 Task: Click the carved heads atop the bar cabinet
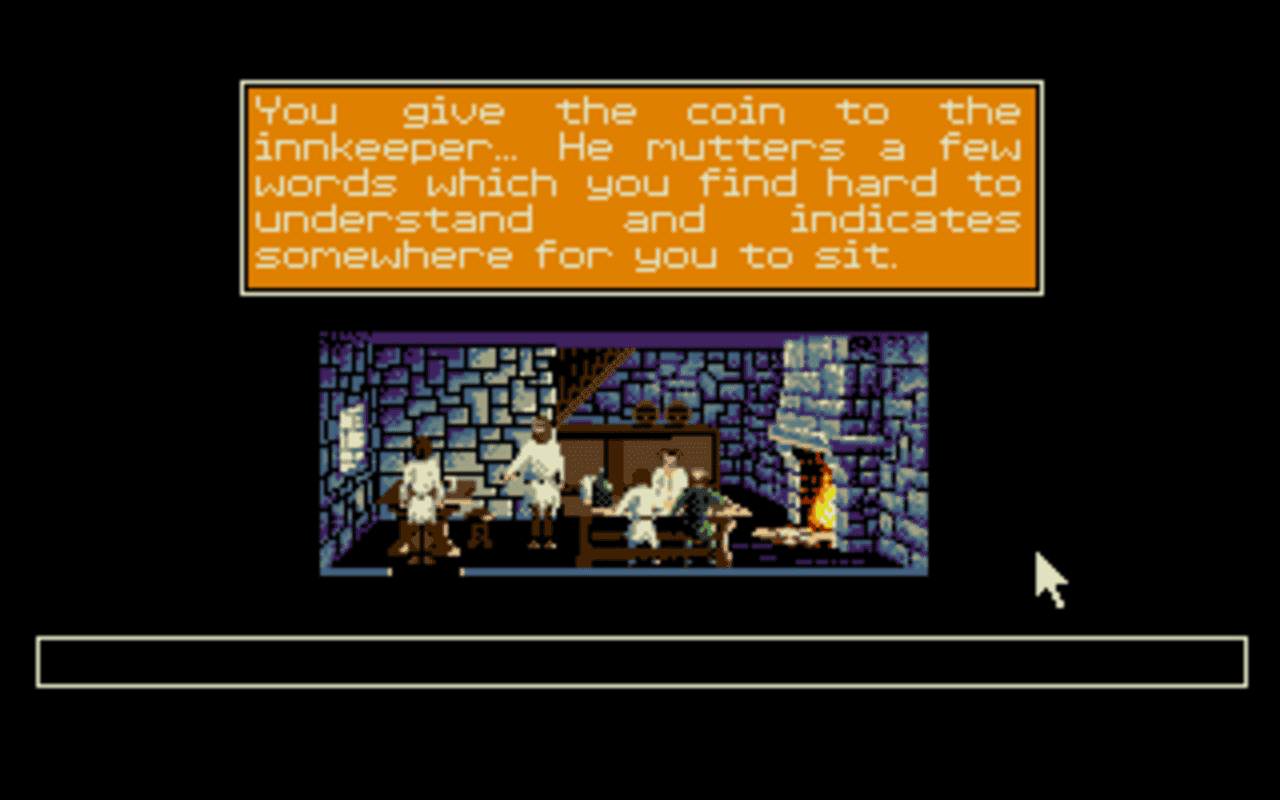click(x=662, y=413)
